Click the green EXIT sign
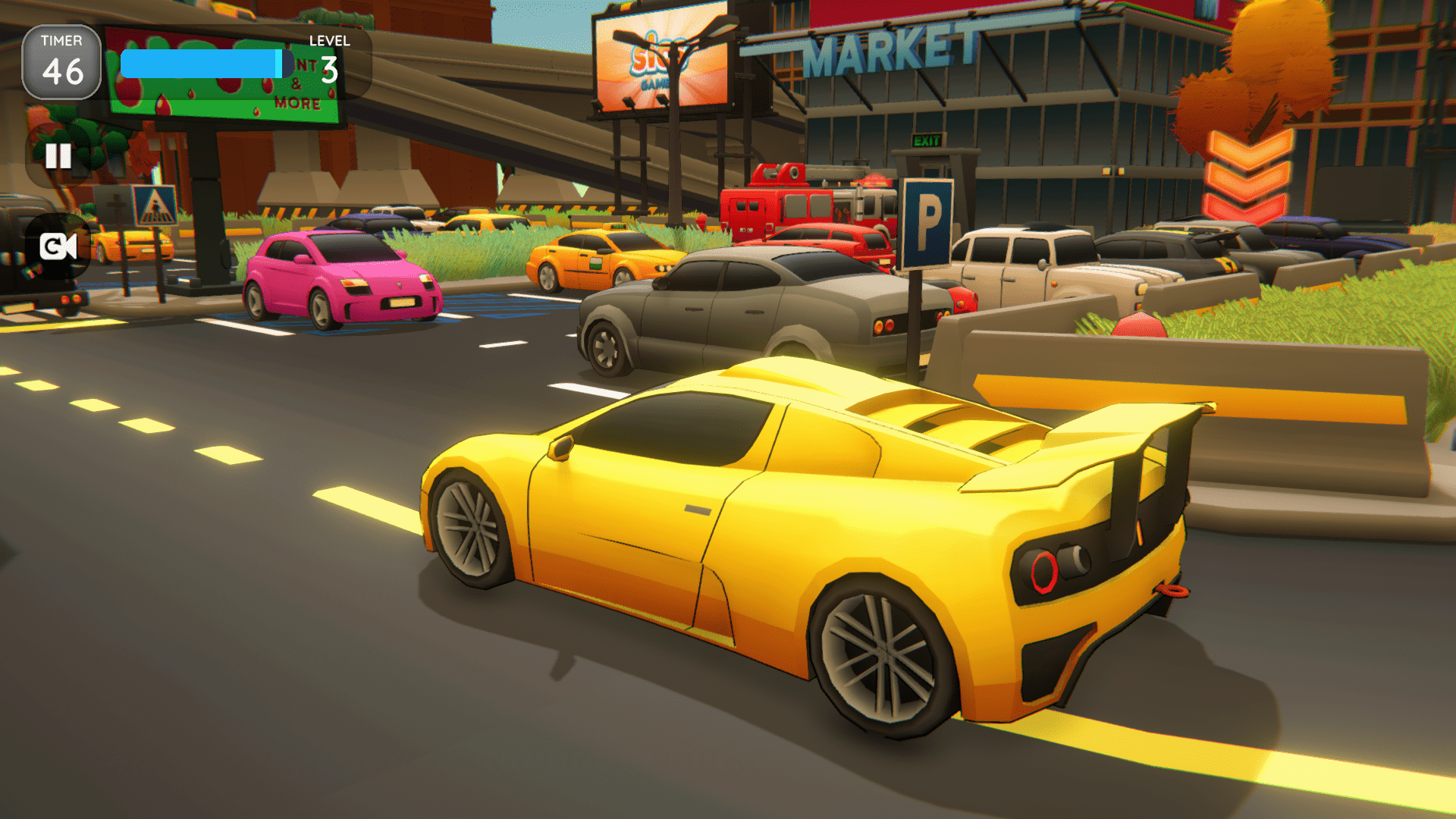 tap(927, 139)
